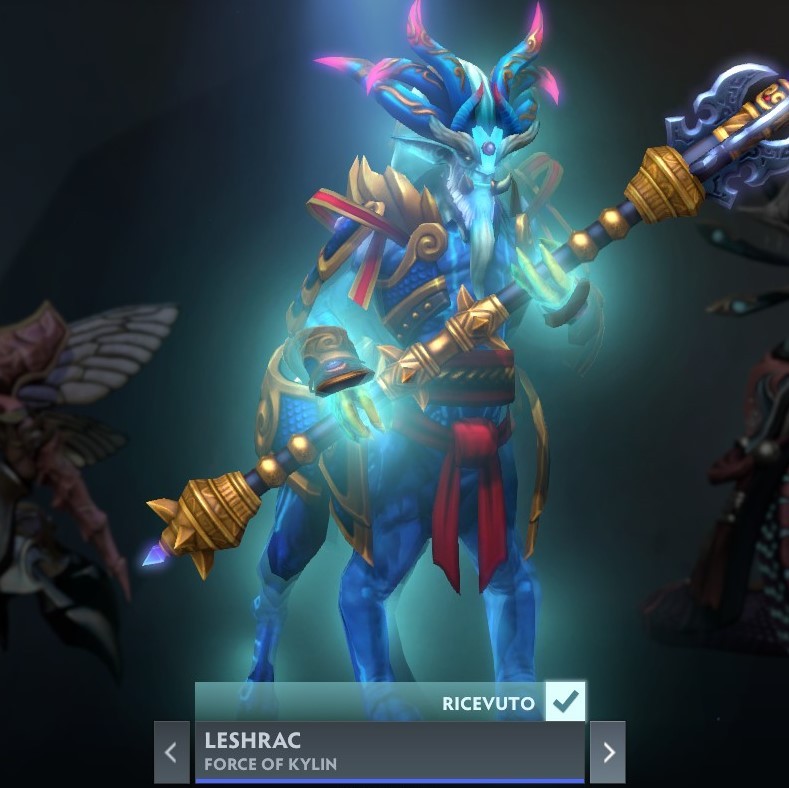Show the next hero set
Viewport: 789px width, 788px height.
point(608,752)
